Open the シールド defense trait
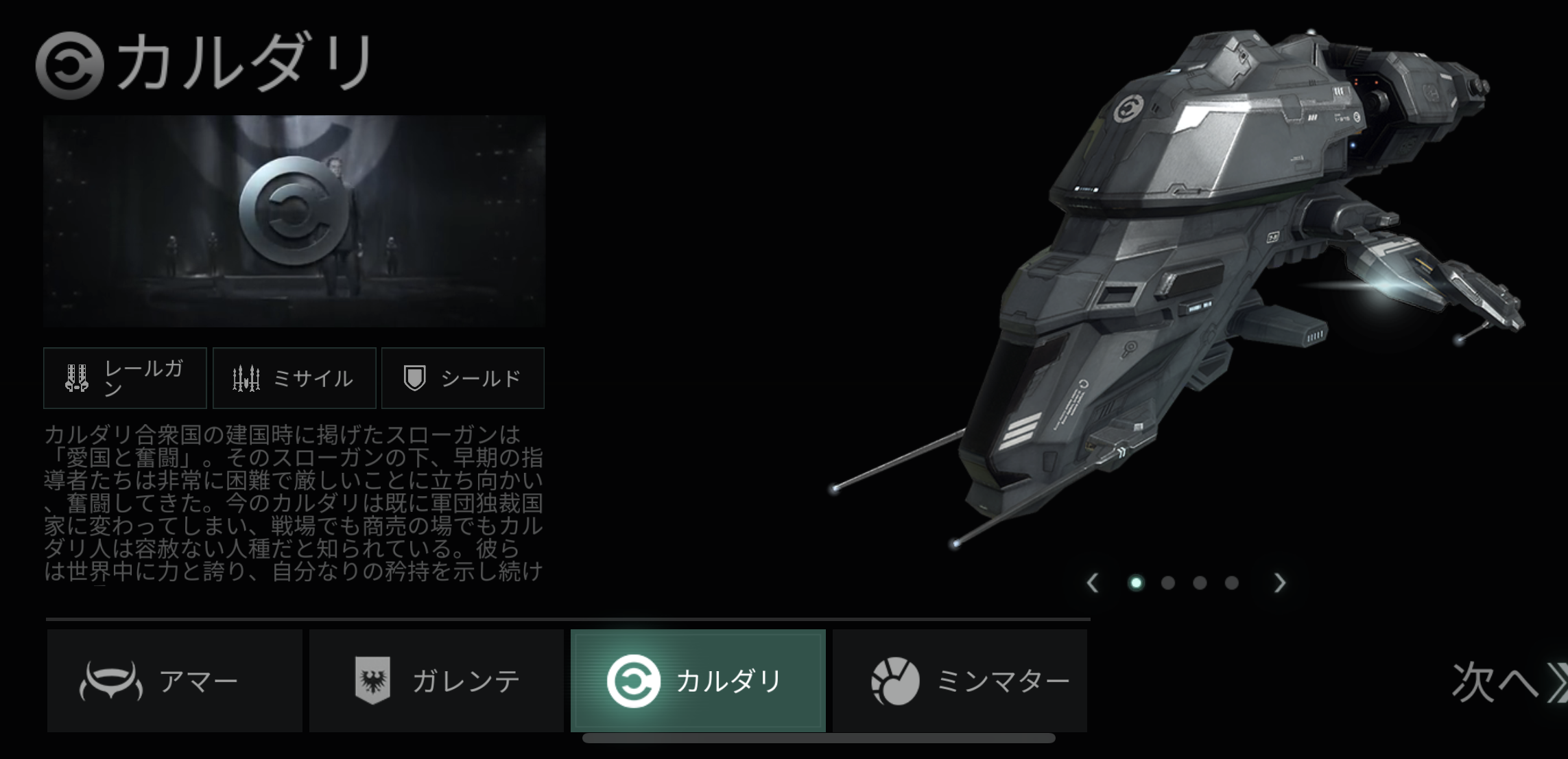This screenshot has height=759, width=1568. click(463, 378)
